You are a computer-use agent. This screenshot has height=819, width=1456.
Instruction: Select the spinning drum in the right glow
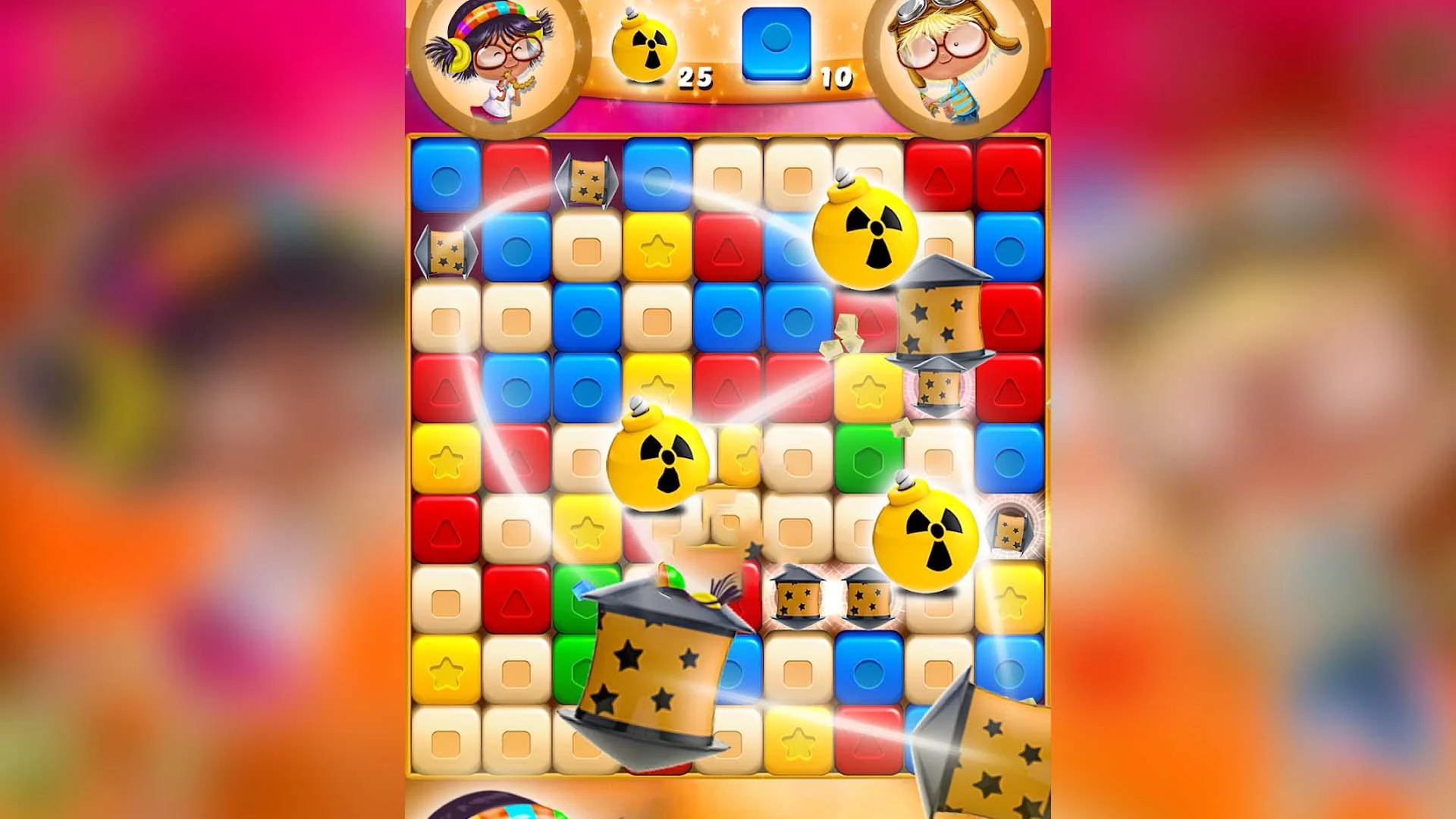940,318
